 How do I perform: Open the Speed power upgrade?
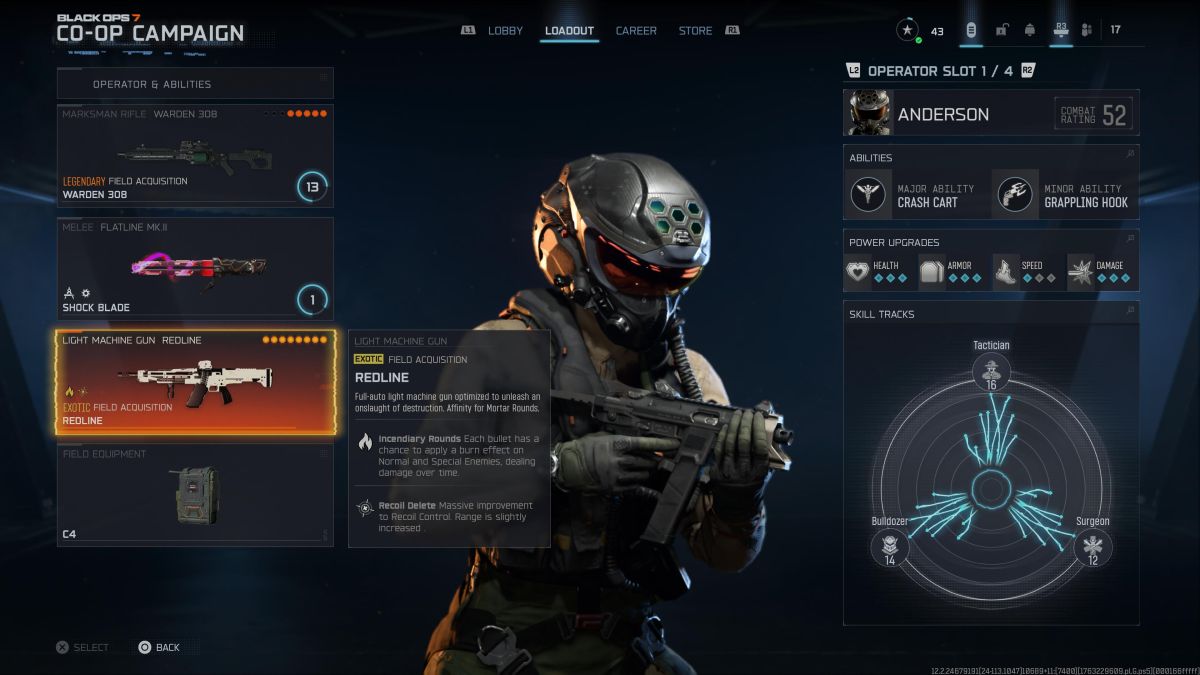(1026, 272)
